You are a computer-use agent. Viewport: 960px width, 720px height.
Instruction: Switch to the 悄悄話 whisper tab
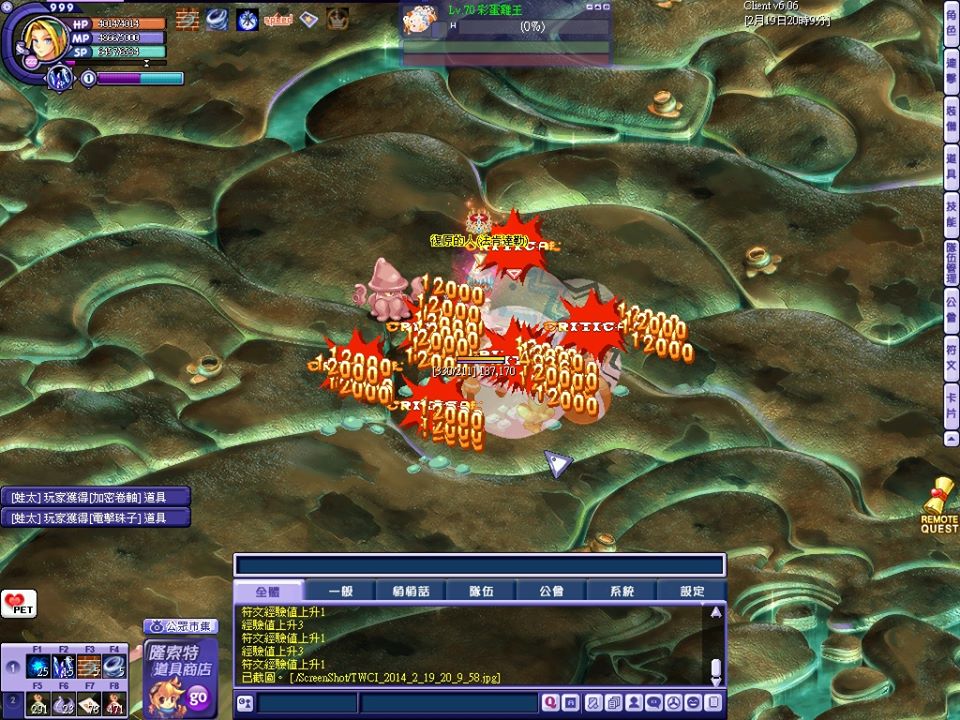[411, 591]
